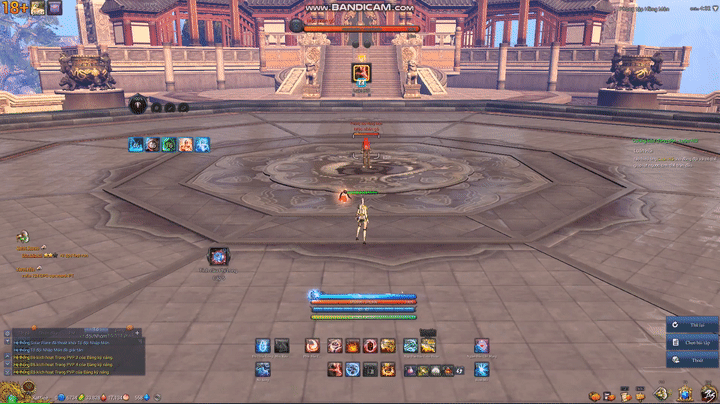Click the floating blue crystal icon left of the hotbar
The image size is (720, 404).
(x=218, y=256)
